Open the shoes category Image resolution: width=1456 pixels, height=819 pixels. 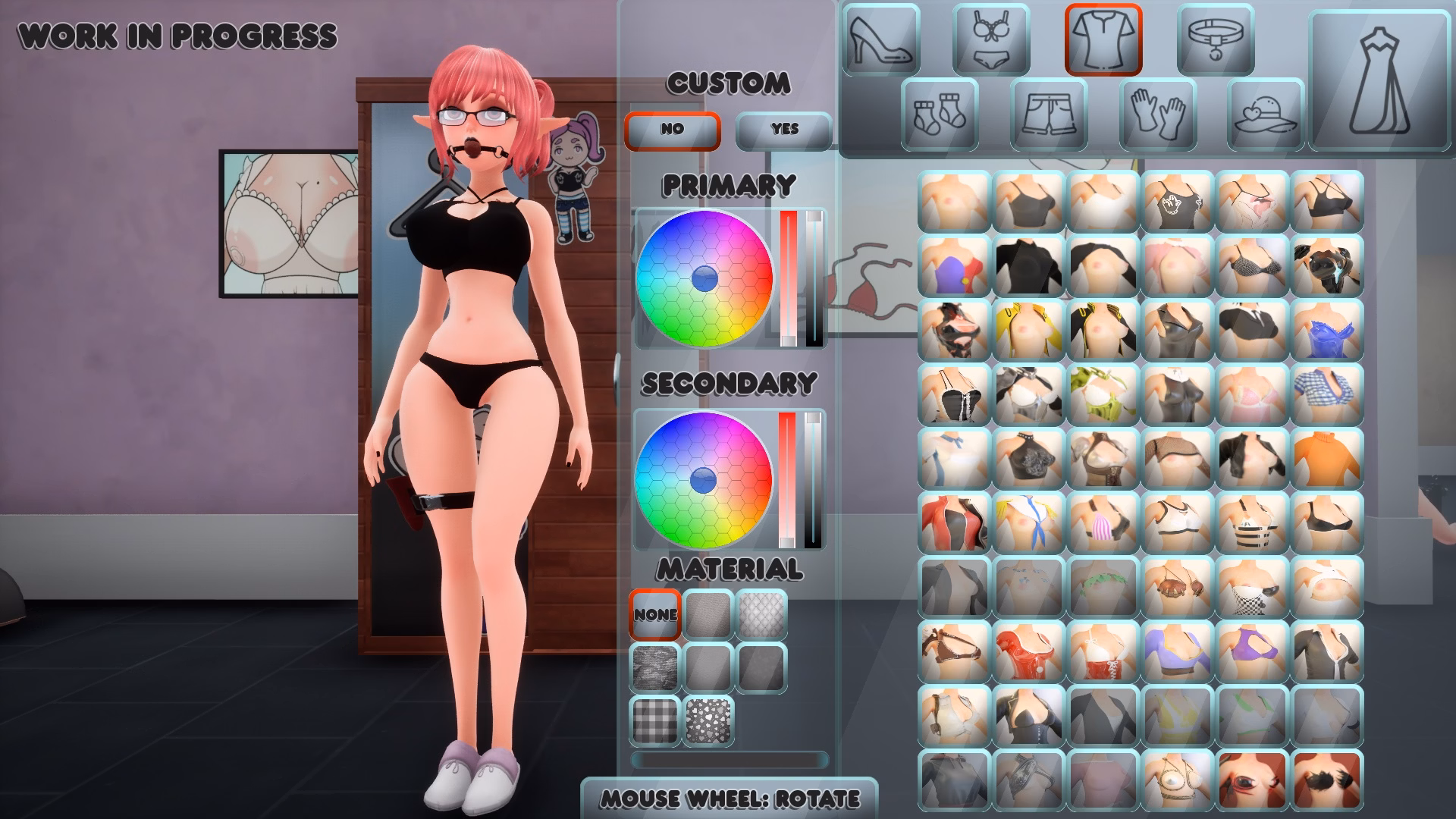880,39
